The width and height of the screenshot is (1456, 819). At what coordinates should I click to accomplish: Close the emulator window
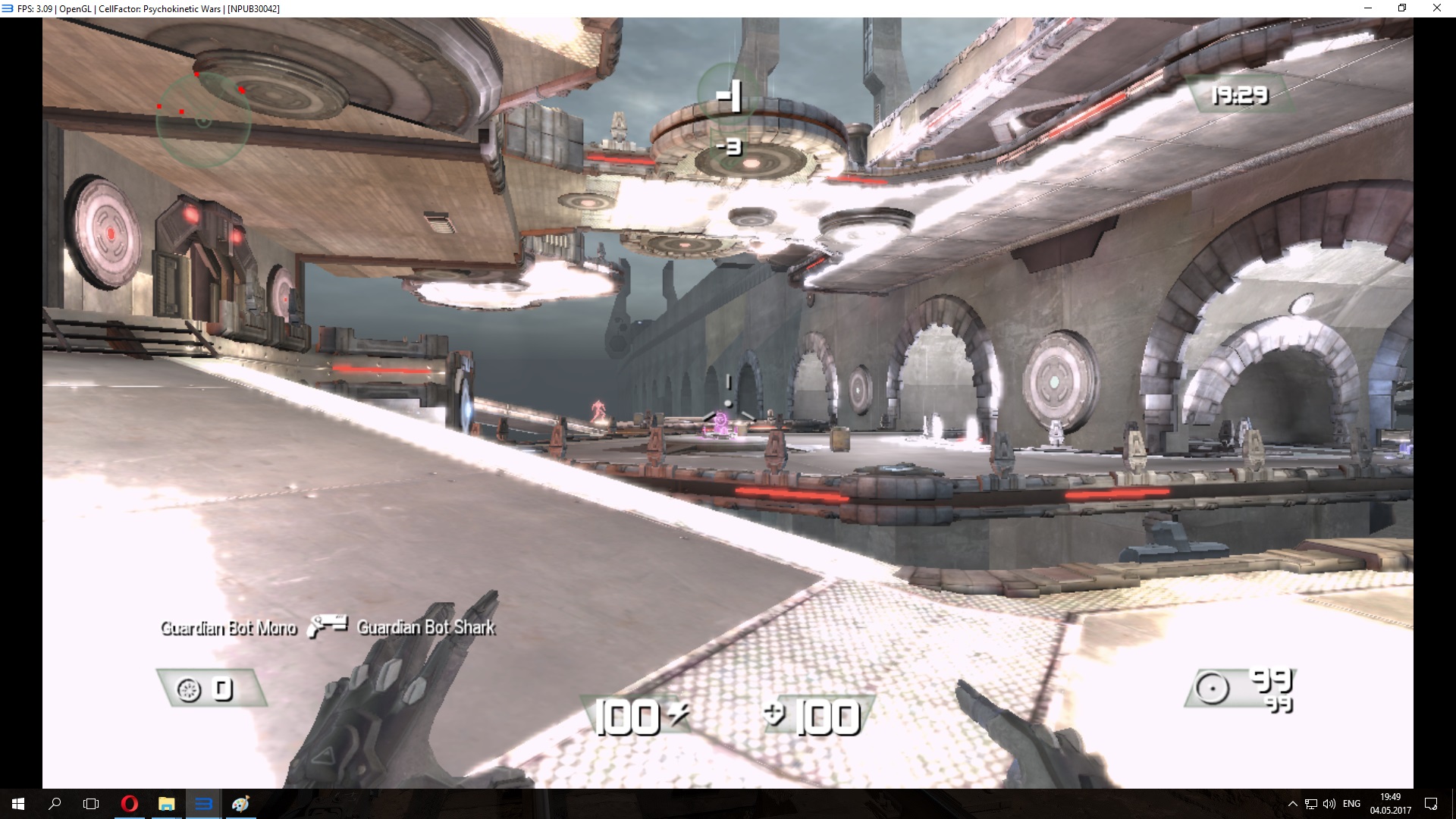pos(1436,8)
